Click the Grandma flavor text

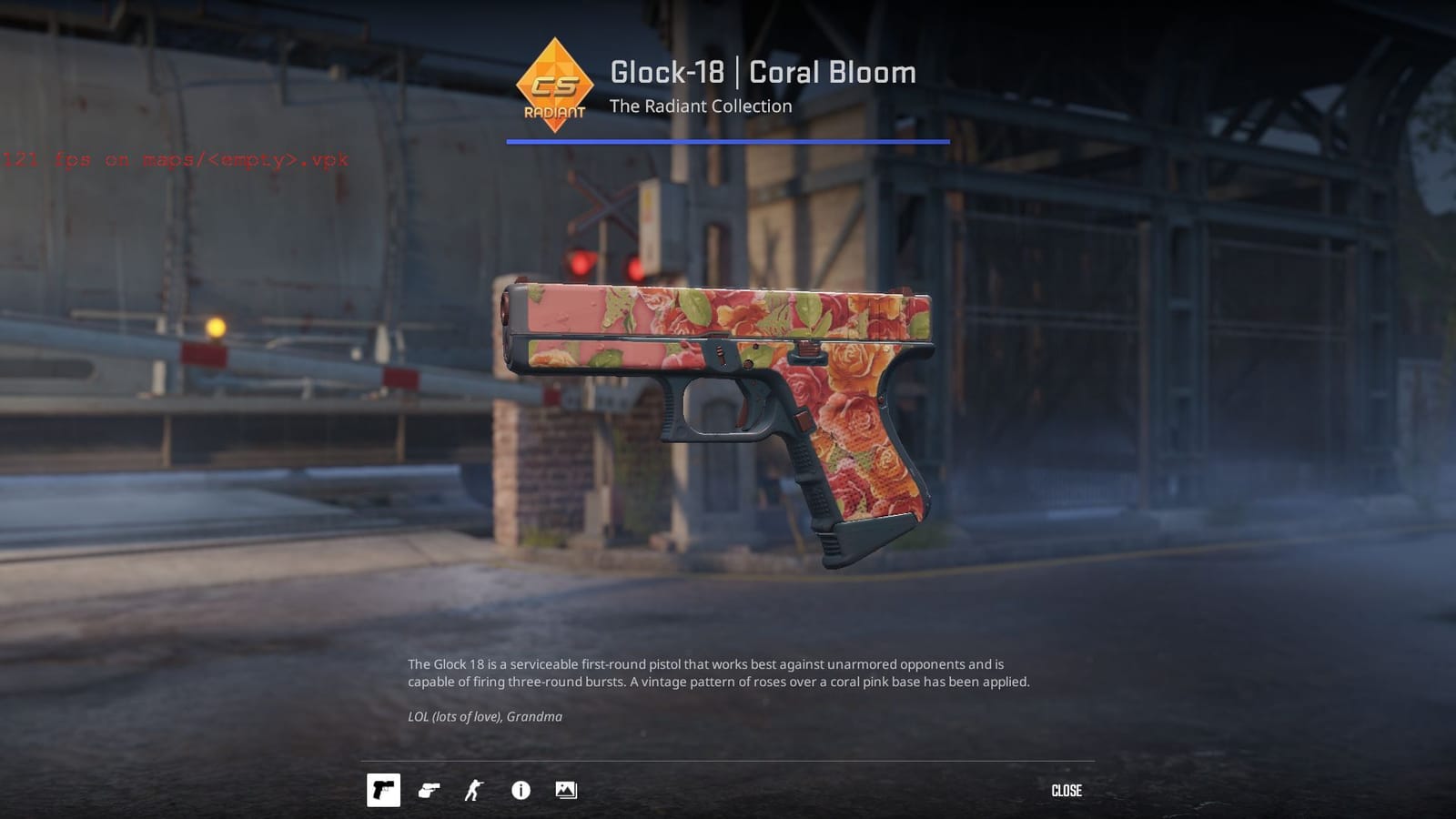[485, 716]
